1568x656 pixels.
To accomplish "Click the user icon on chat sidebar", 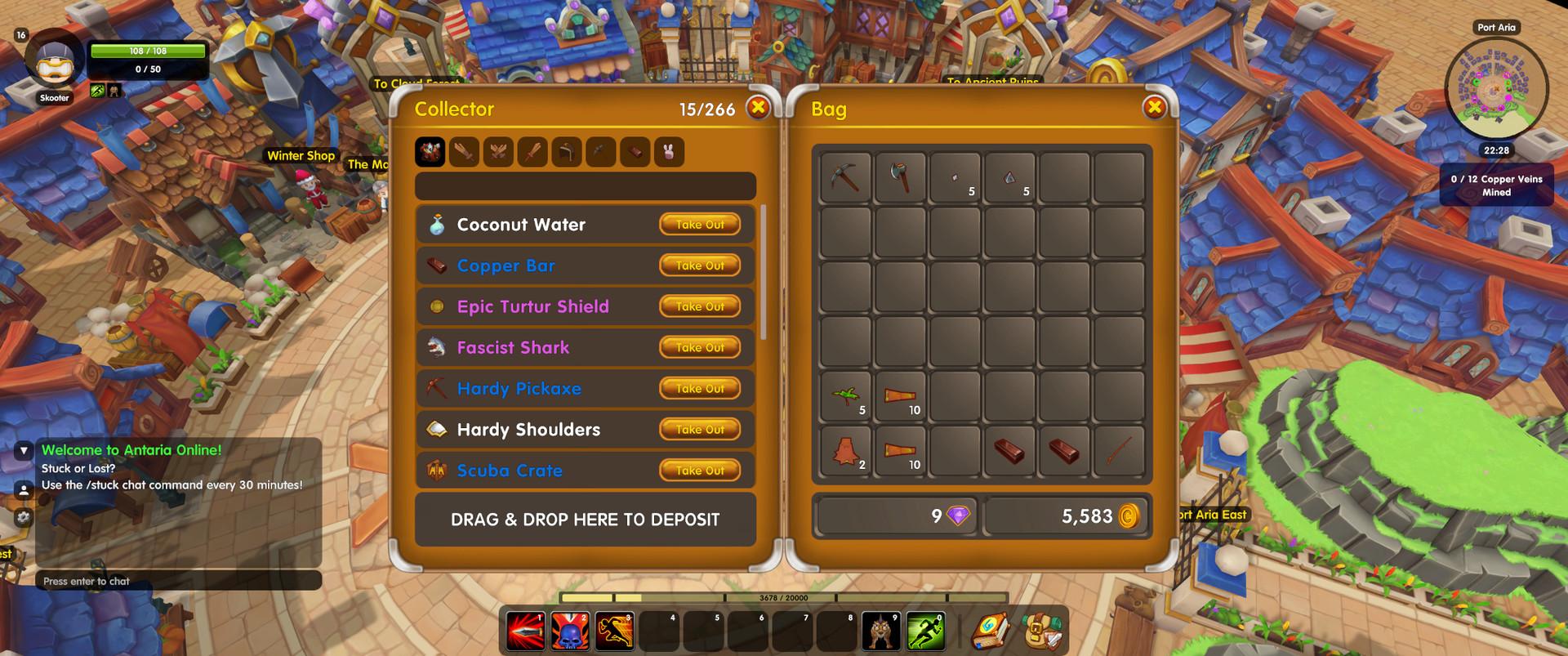I will [x=23, y=490].
